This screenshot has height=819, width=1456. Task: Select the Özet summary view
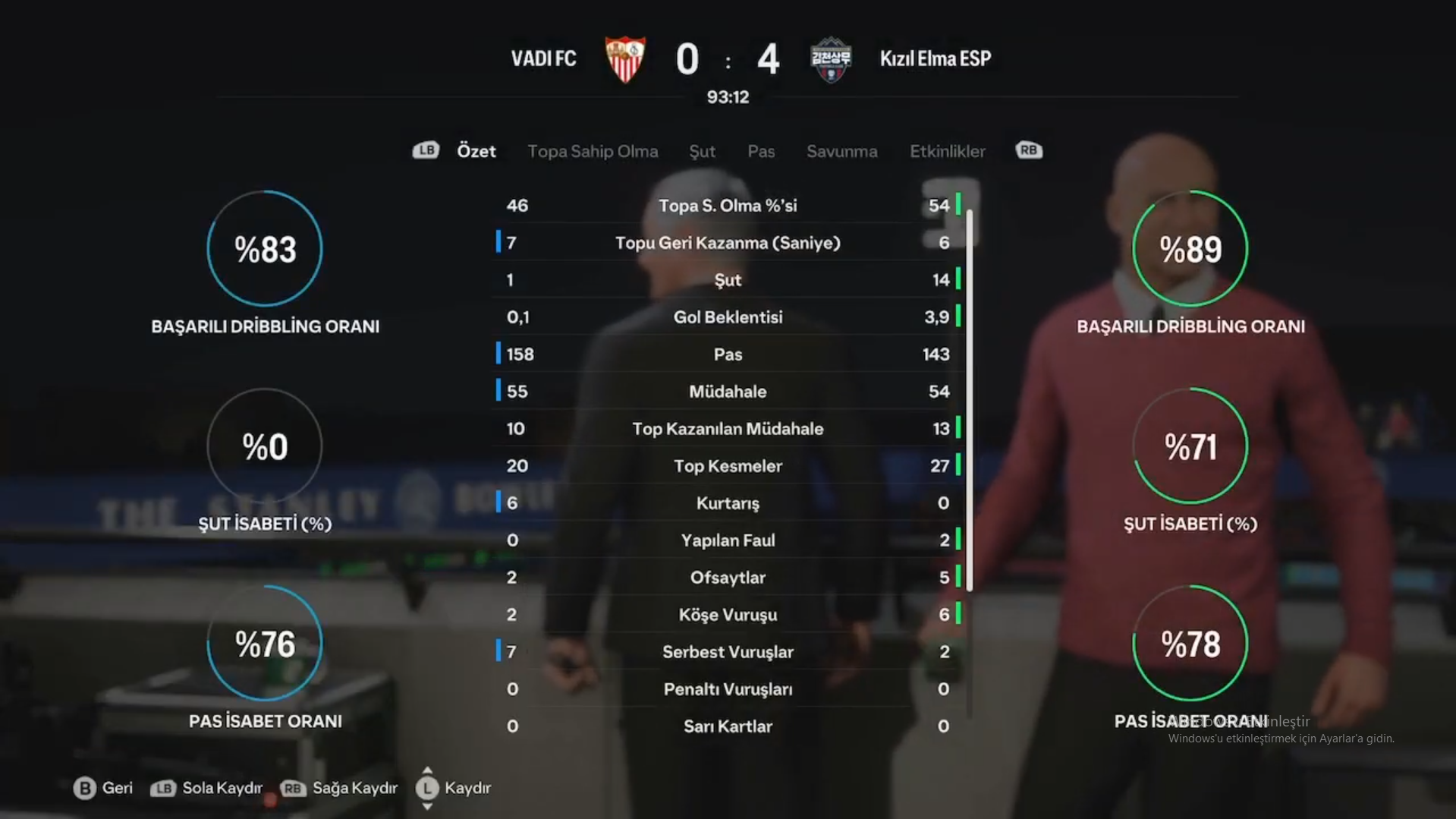coord(476,151)
